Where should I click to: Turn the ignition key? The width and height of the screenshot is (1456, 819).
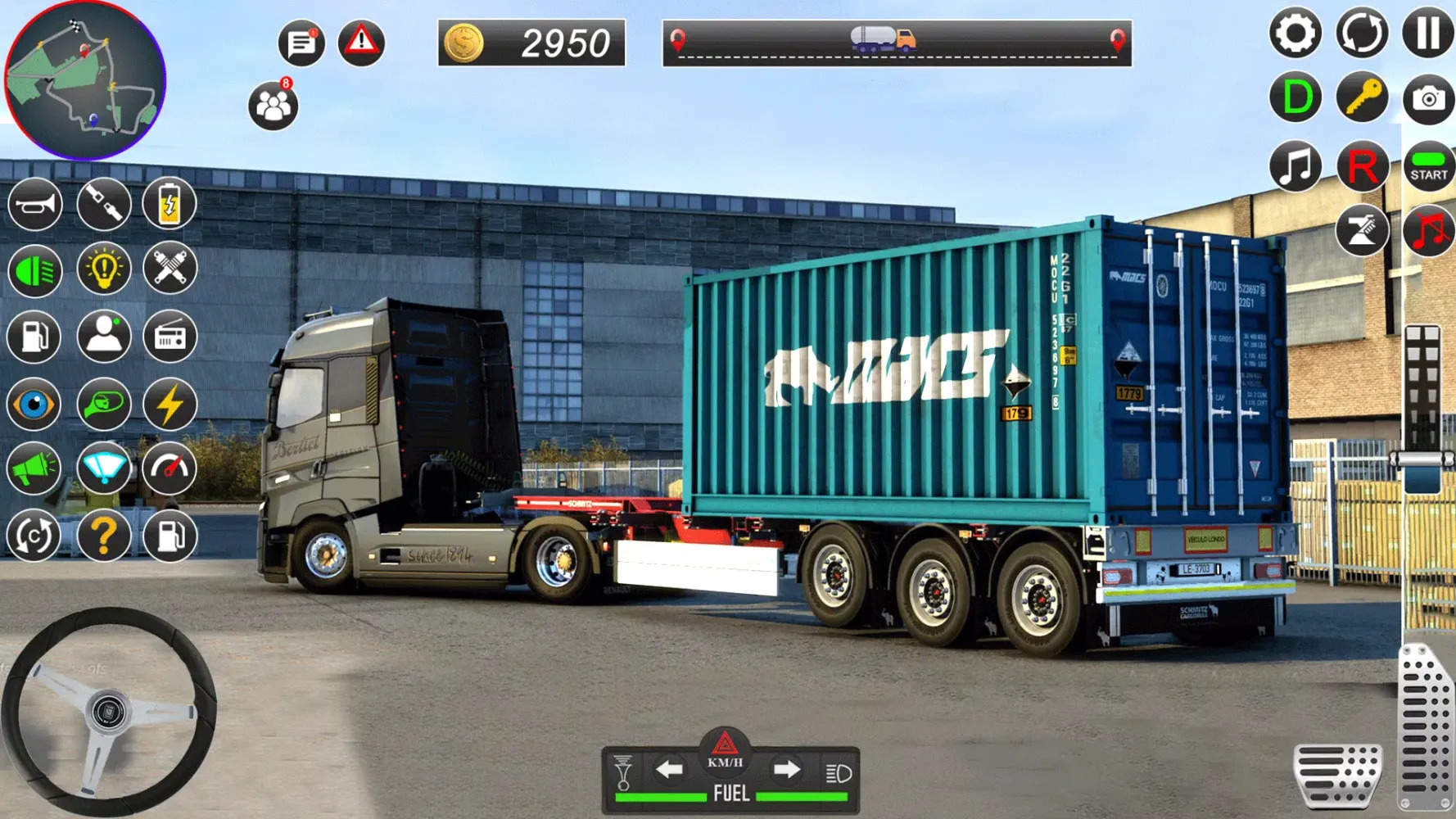pyautogui.click(x=1361, y=96)
